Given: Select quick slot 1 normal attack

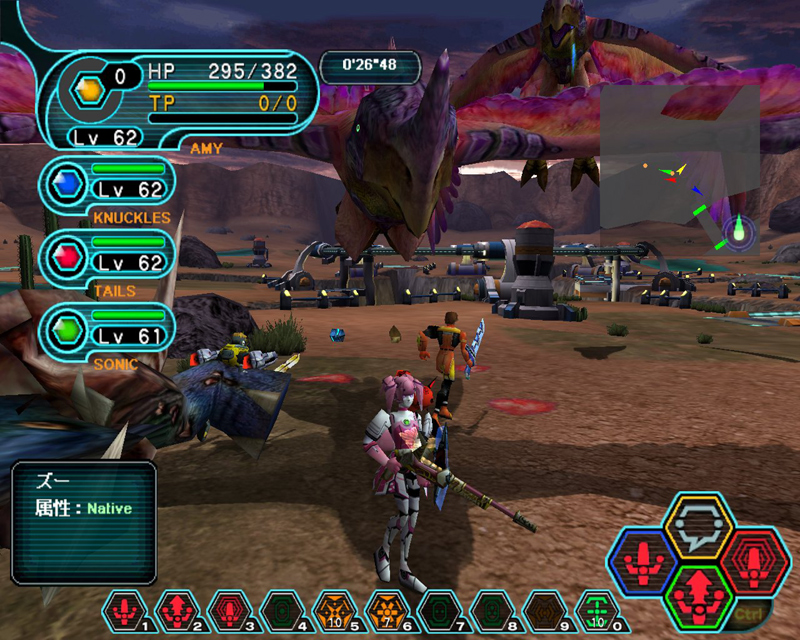Looking at the screenshot, I should (125, 607).
